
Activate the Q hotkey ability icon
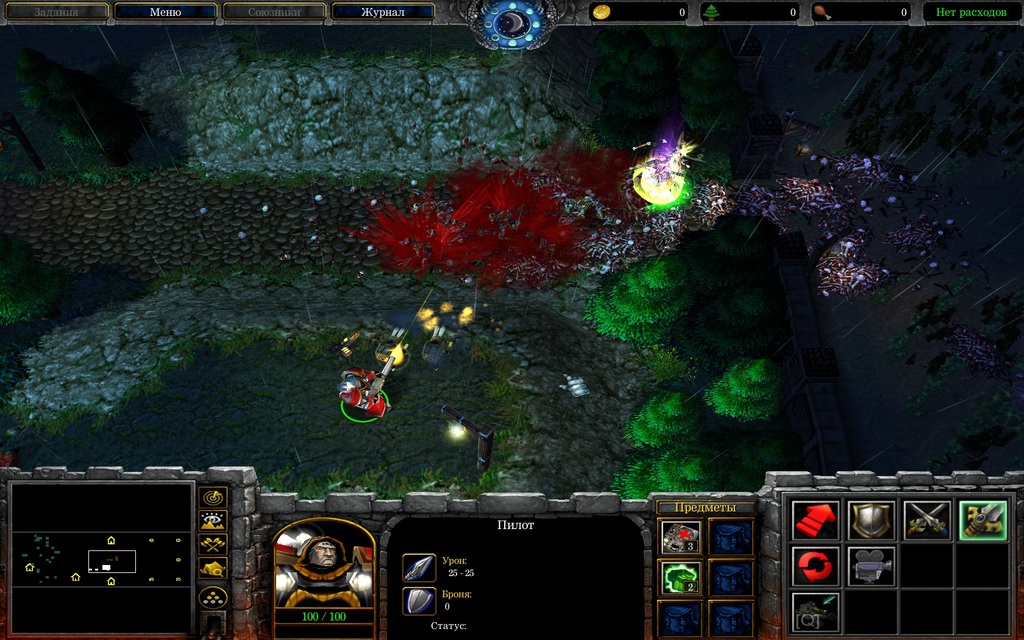click(816, 611)
